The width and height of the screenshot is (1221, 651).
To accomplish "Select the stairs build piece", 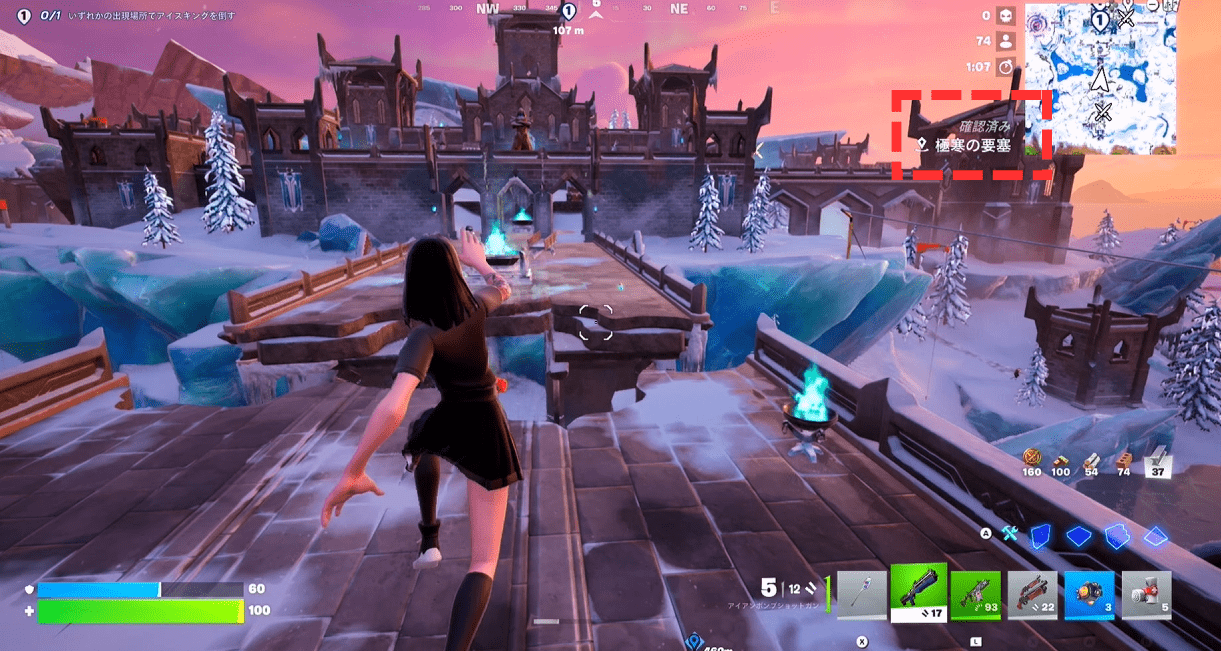I will (x=1116, y=536).
